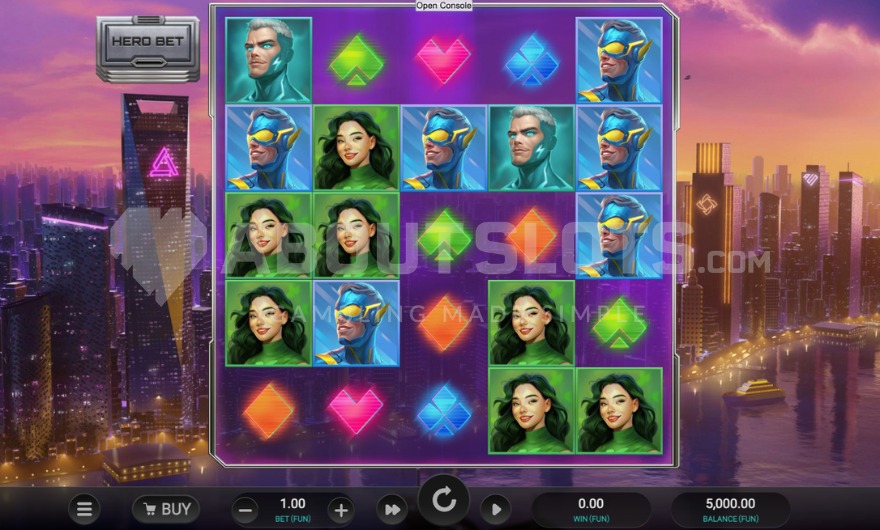Open the hamburger menu
880x530 pixels.
(86, 508)
